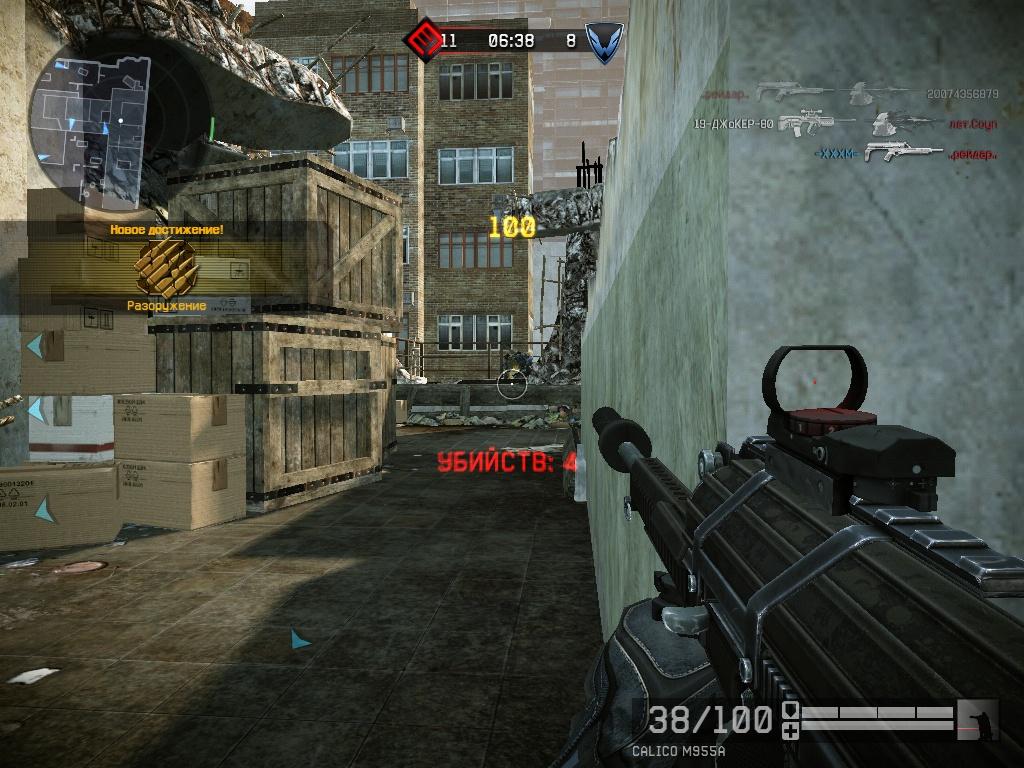Click the 20074356879 kill feed entry
Image resolution: width=1024 pixels, height=768 pixels.
pyautogui.click(x=962, y=94)
